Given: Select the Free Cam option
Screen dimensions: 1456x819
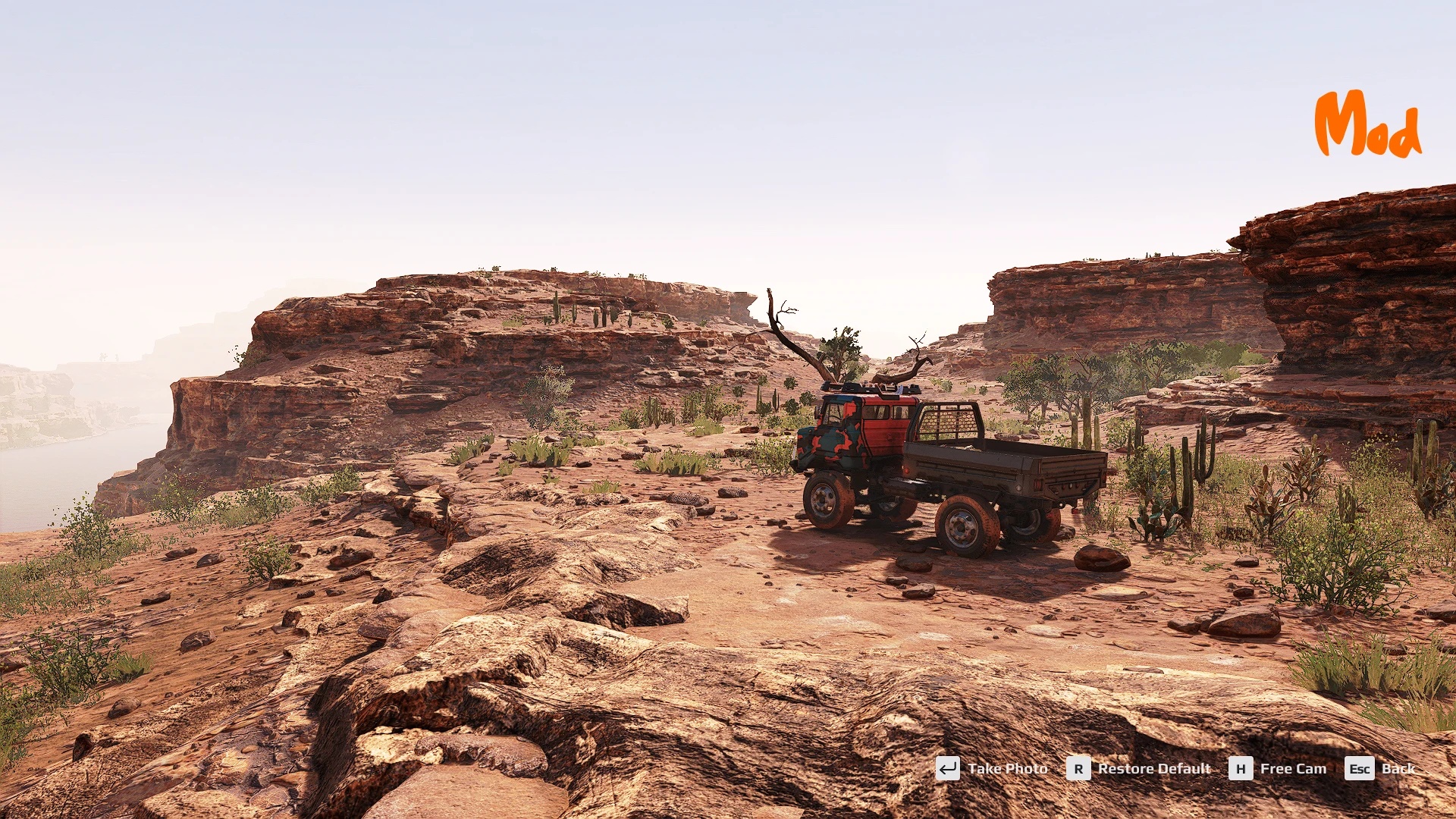Looking at the screenshot, I should tap(1292, 768).
